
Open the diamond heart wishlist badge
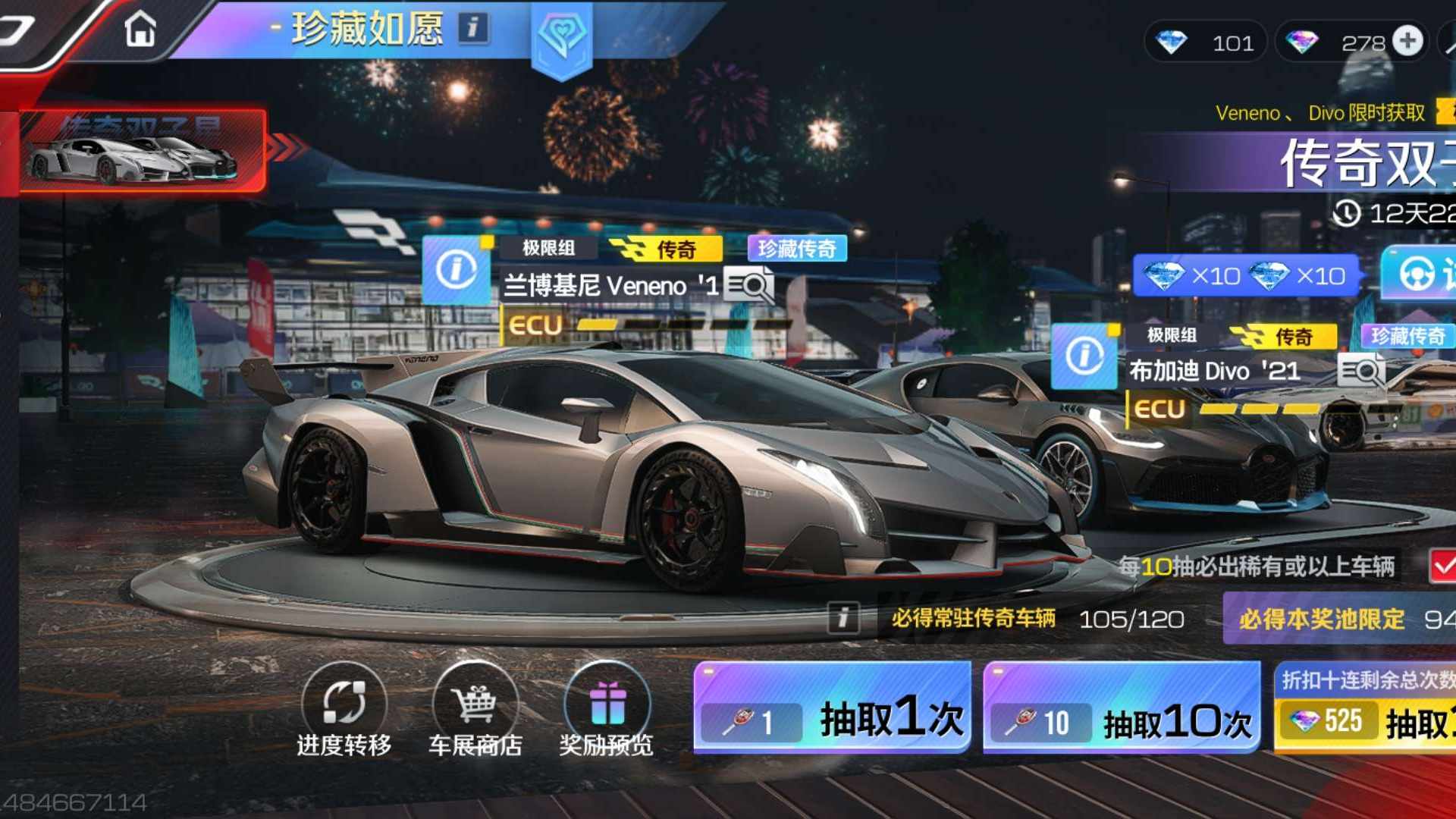(x=561, y=36)
